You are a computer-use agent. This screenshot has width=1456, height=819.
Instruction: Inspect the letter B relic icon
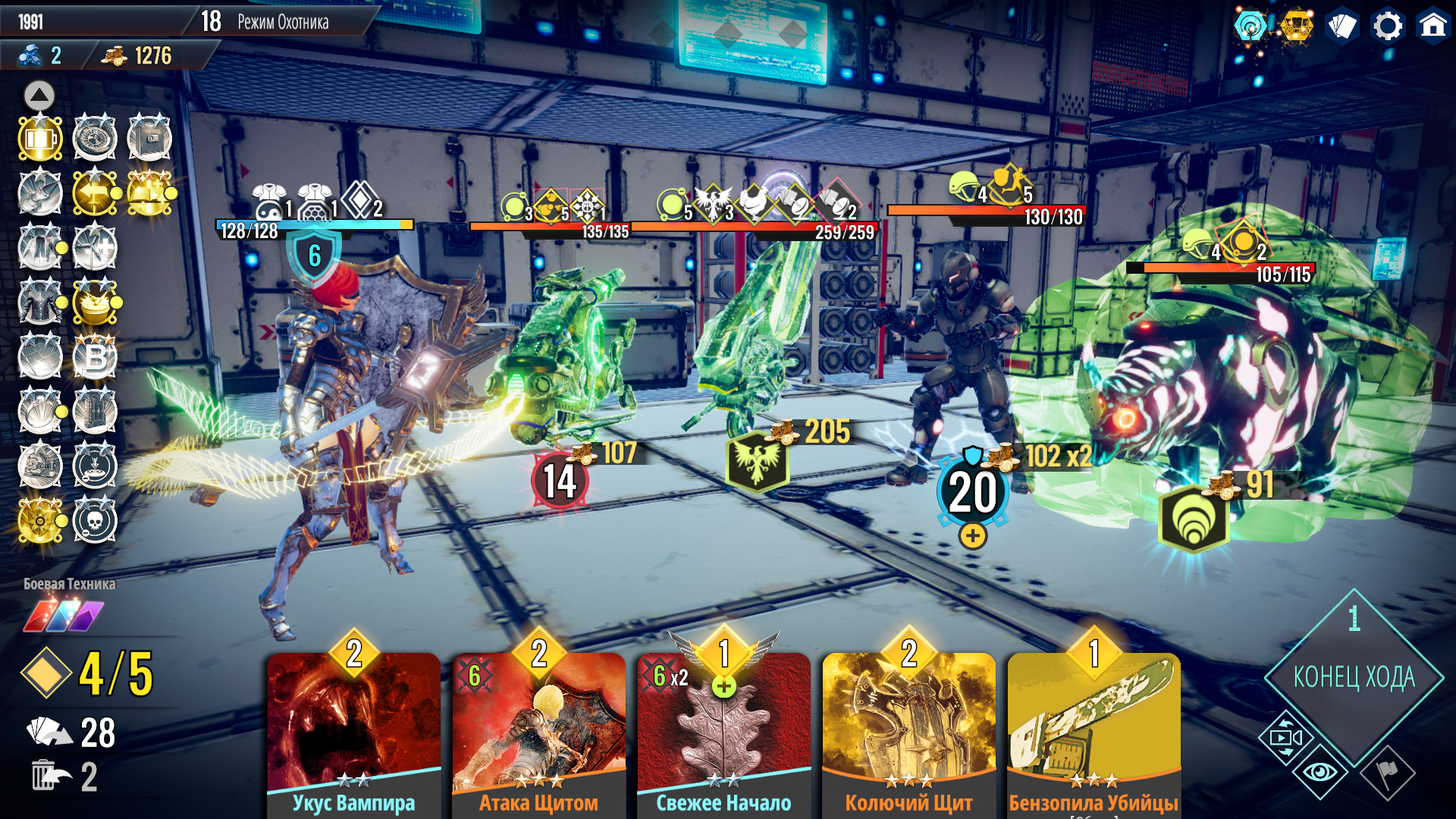point(95,356)
